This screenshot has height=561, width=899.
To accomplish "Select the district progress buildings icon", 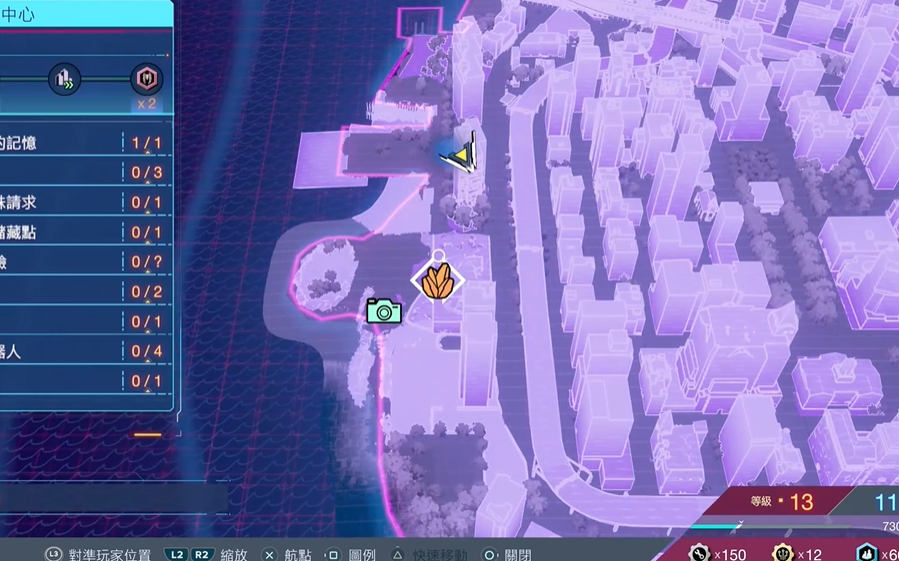I will [67, 78].
